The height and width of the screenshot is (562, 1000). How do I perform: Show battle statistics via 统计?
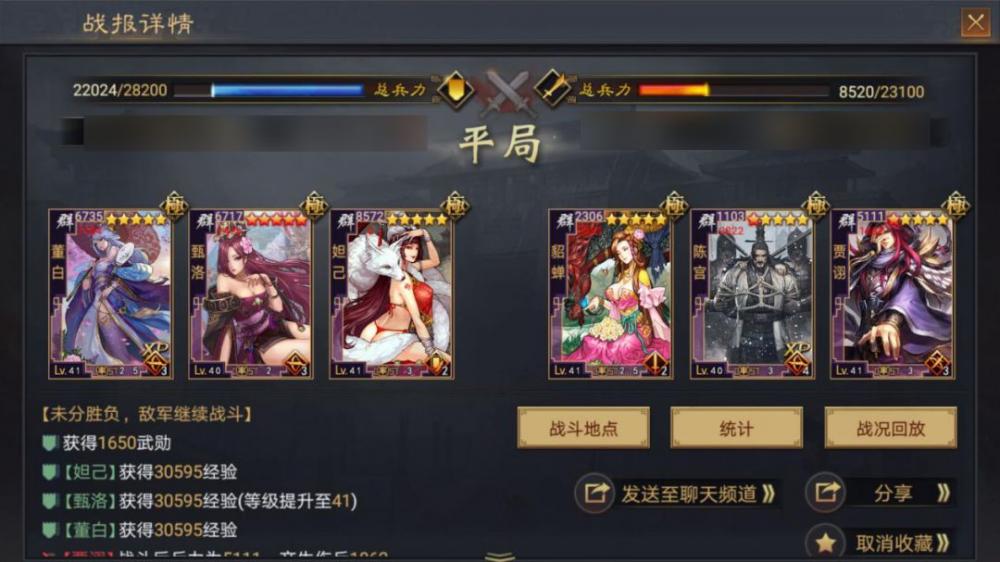(736, 428)
